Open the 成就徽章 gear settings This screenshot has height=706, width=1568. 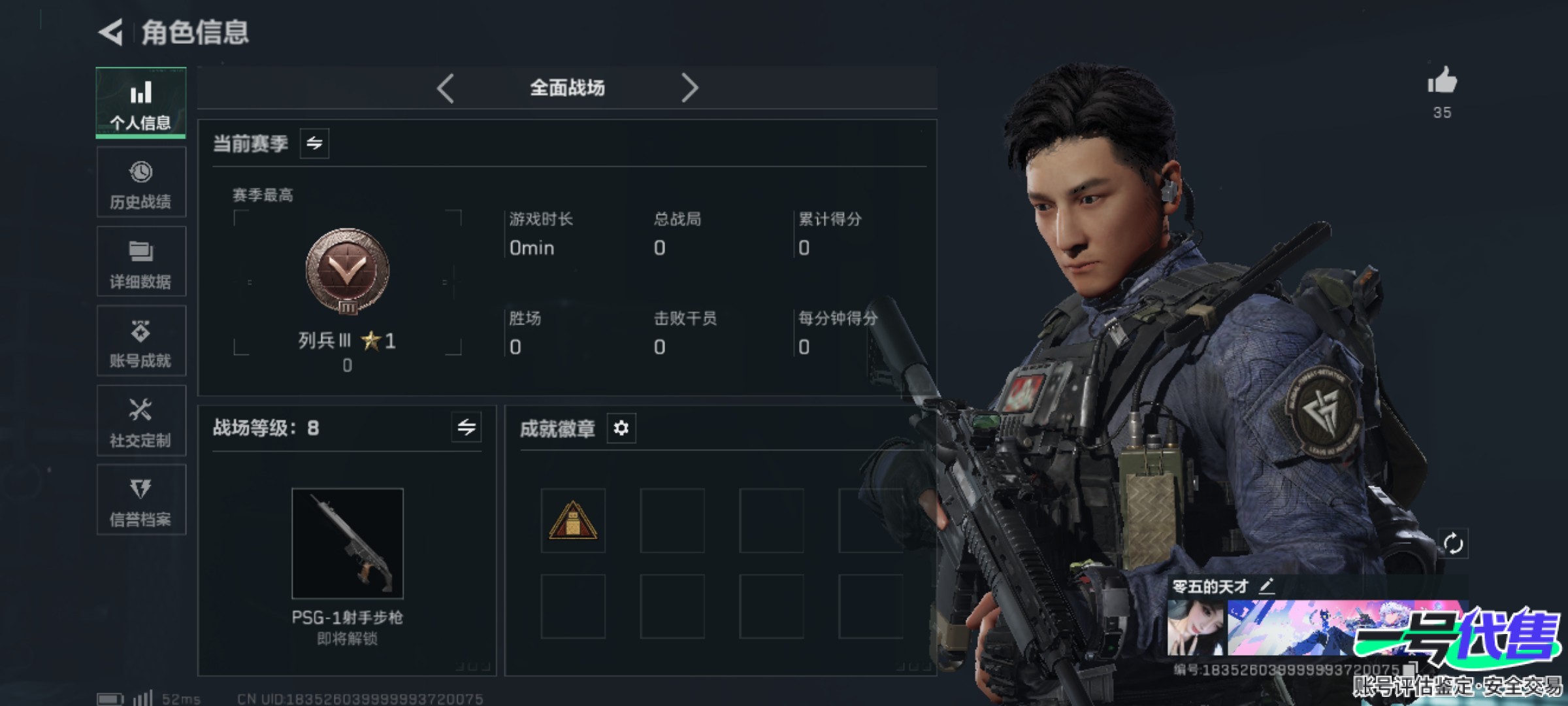pos(621,428)
